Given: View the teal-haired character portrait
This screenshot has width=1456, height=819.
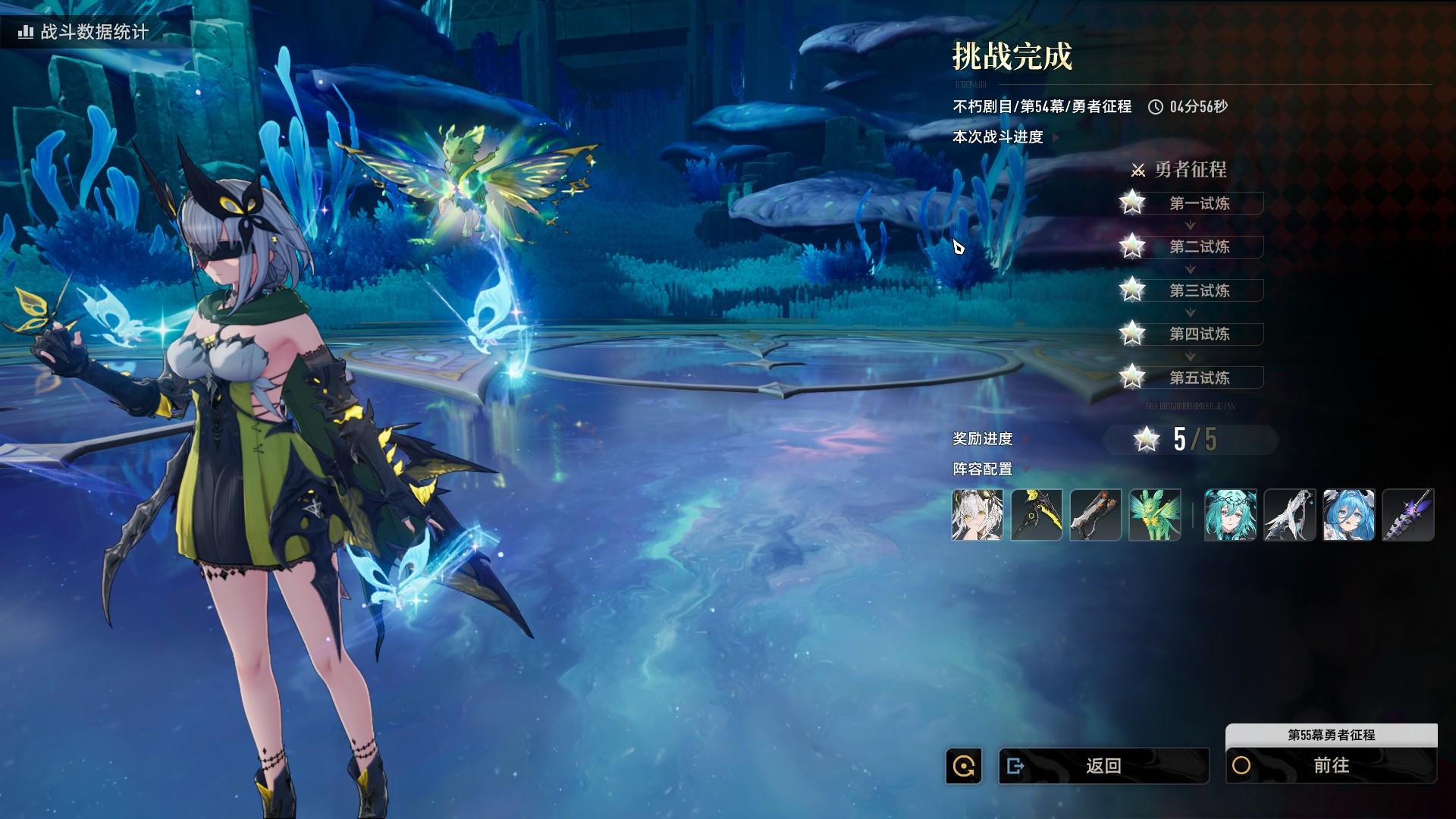Looking at the screenshot, I should 1231,515.
